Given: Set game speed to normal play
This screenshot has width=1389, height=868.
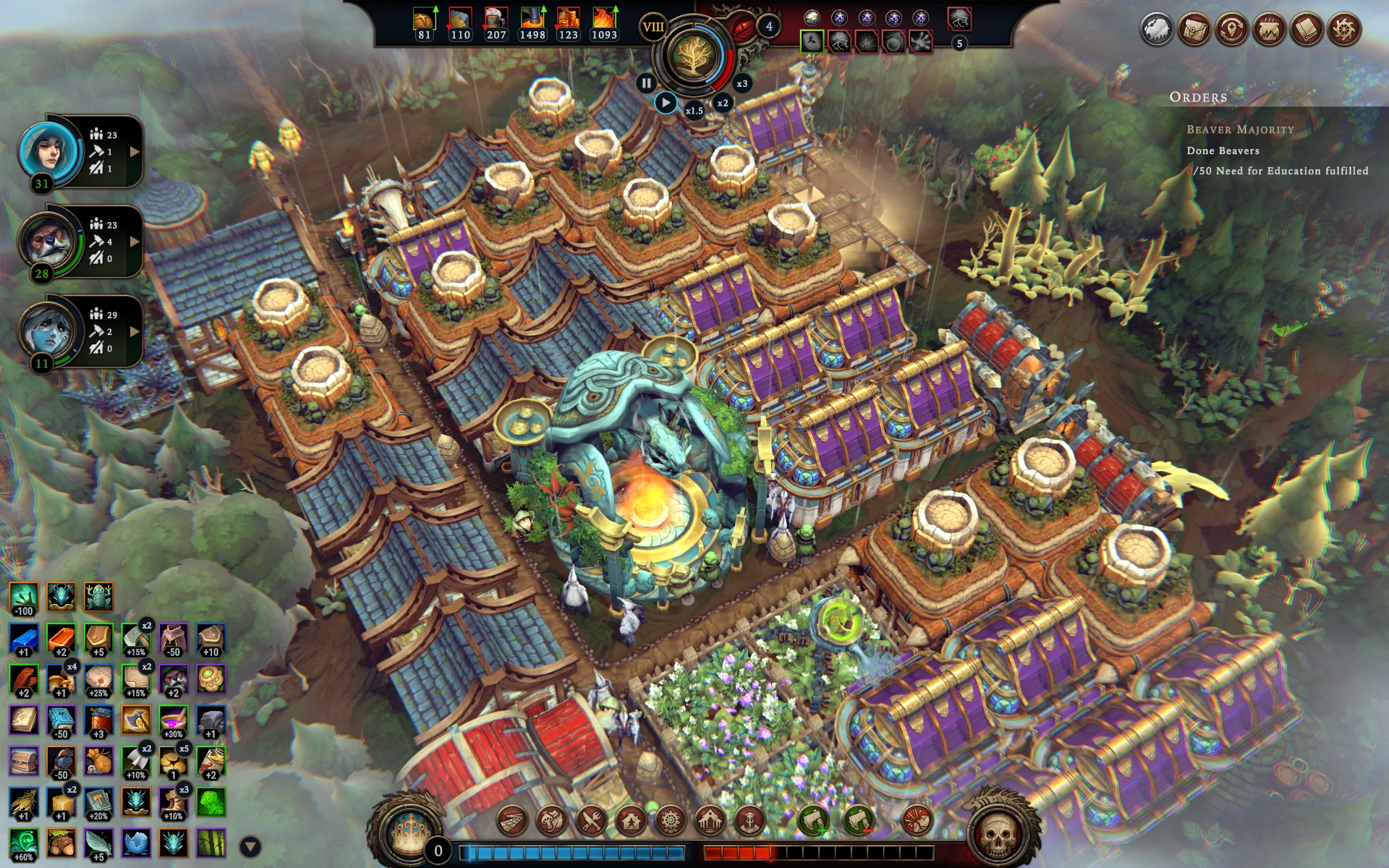Looking at the screenshot, I should (666, 103).
